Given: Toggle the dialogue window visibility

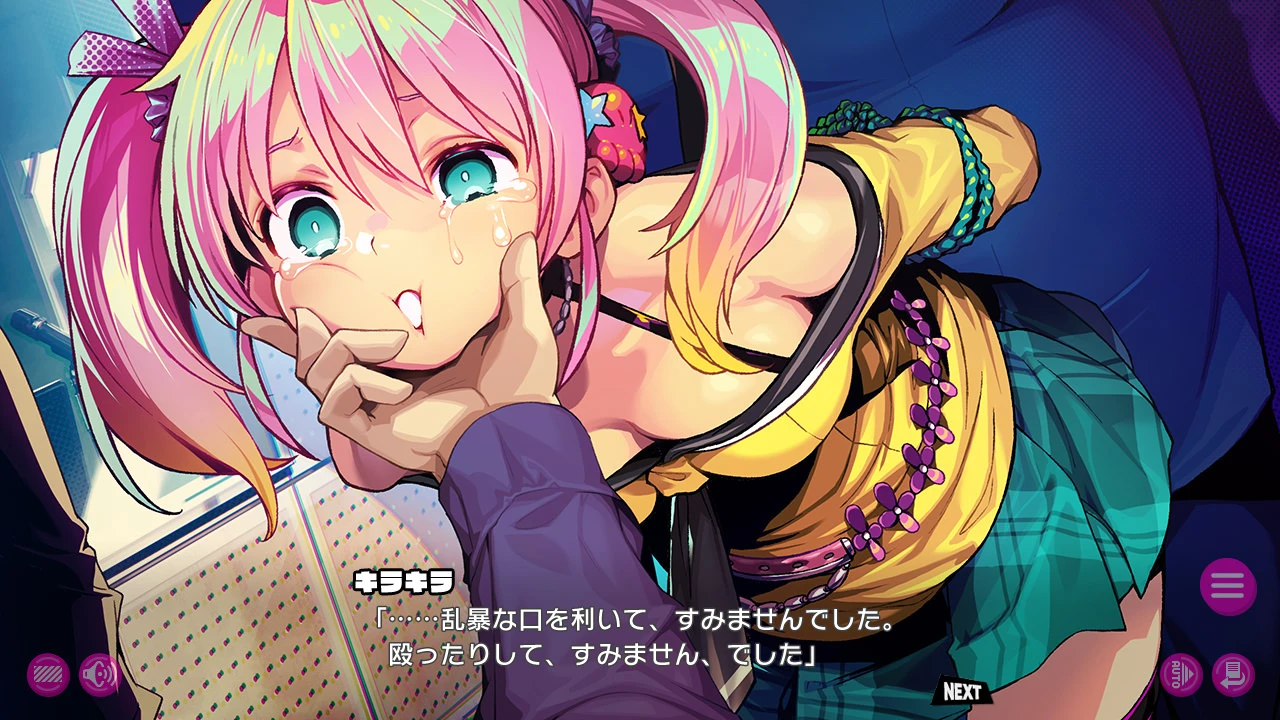Looking at the screenshot, I should pos(48,672).
